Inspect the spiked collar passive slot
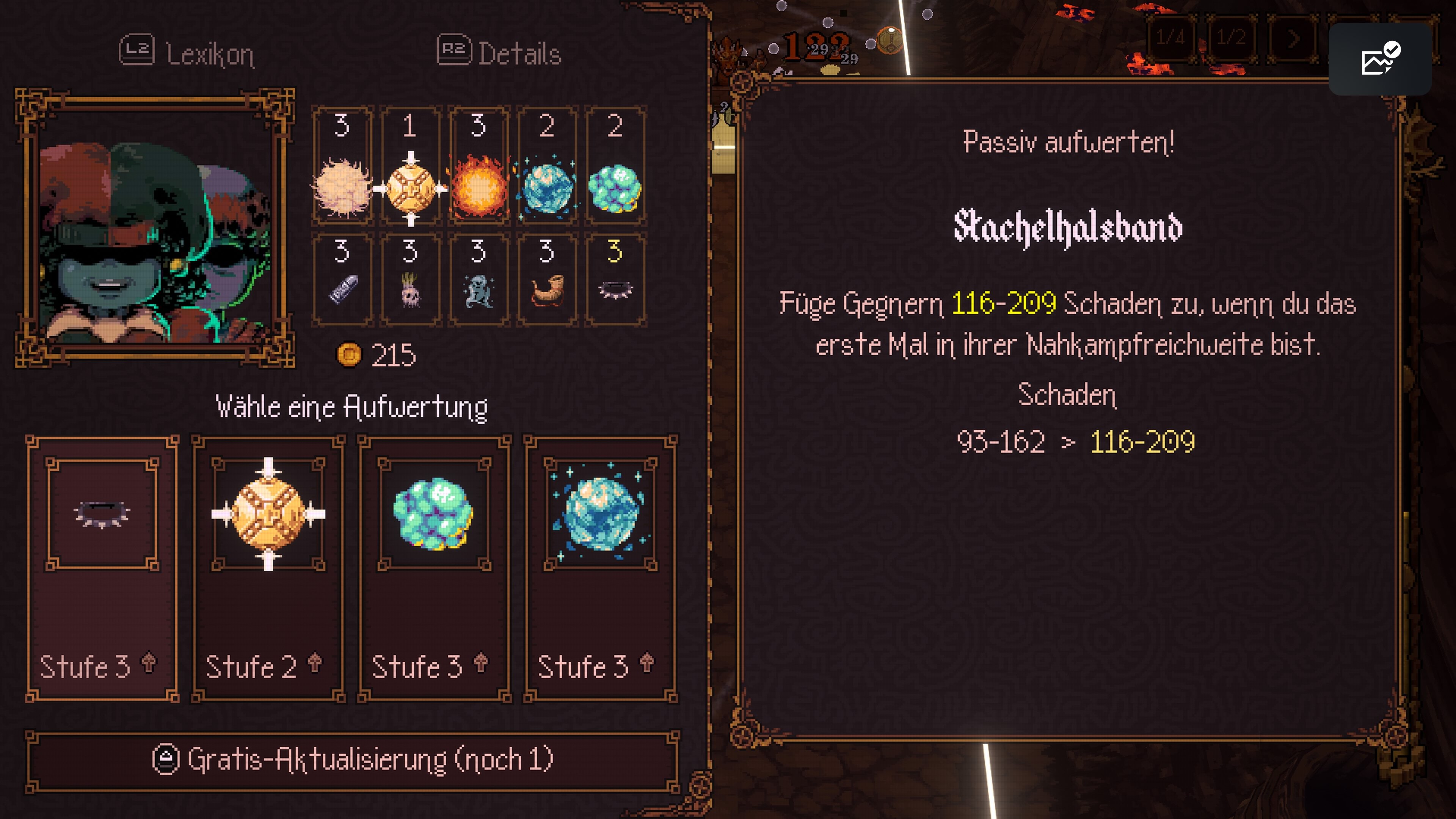 (x=615, y=280)
